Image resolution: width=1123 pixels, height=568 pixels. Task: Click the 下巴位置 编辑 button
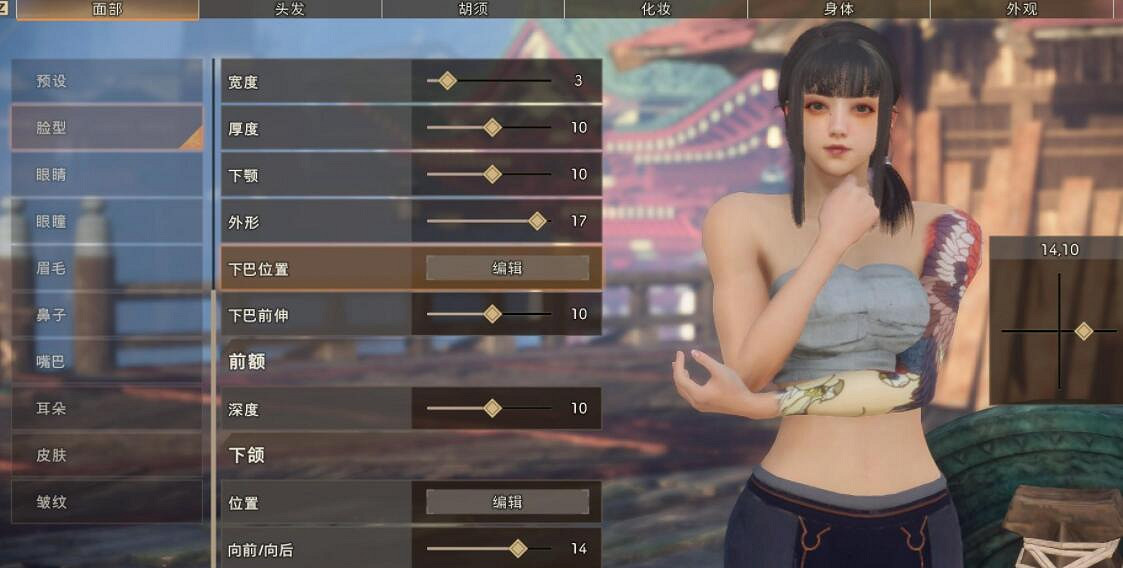click(x=507, y=268)
